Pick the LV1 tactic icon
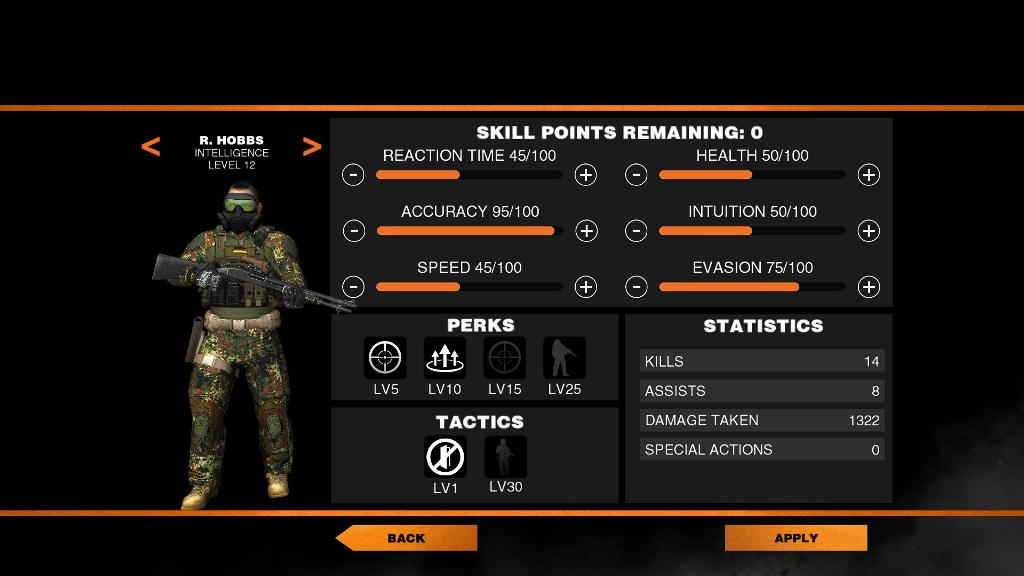 point(445,456)
